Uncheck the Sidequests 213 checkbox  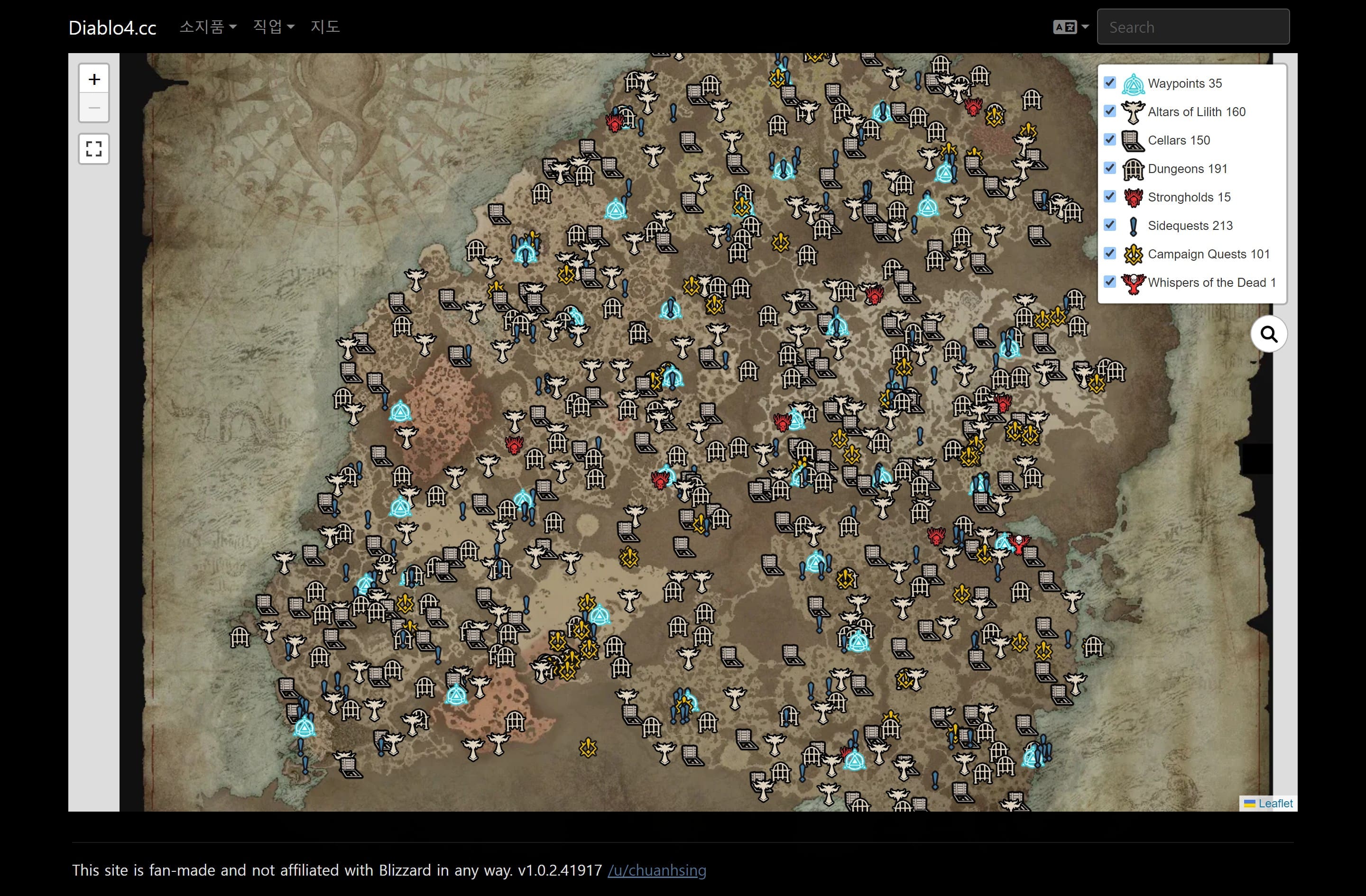1109,225
